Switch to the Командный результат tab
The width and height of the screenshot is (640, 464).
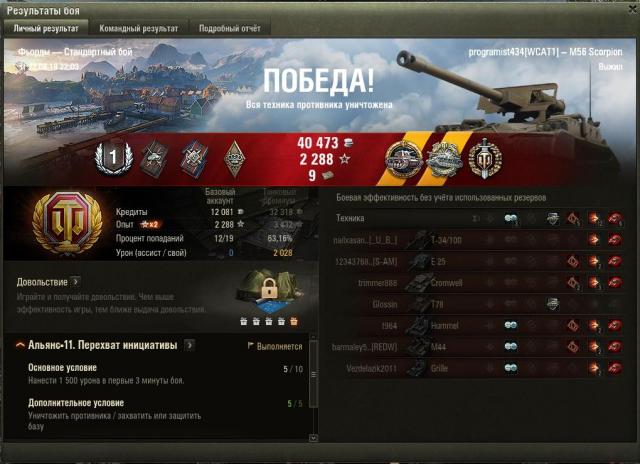coord(137,28)
